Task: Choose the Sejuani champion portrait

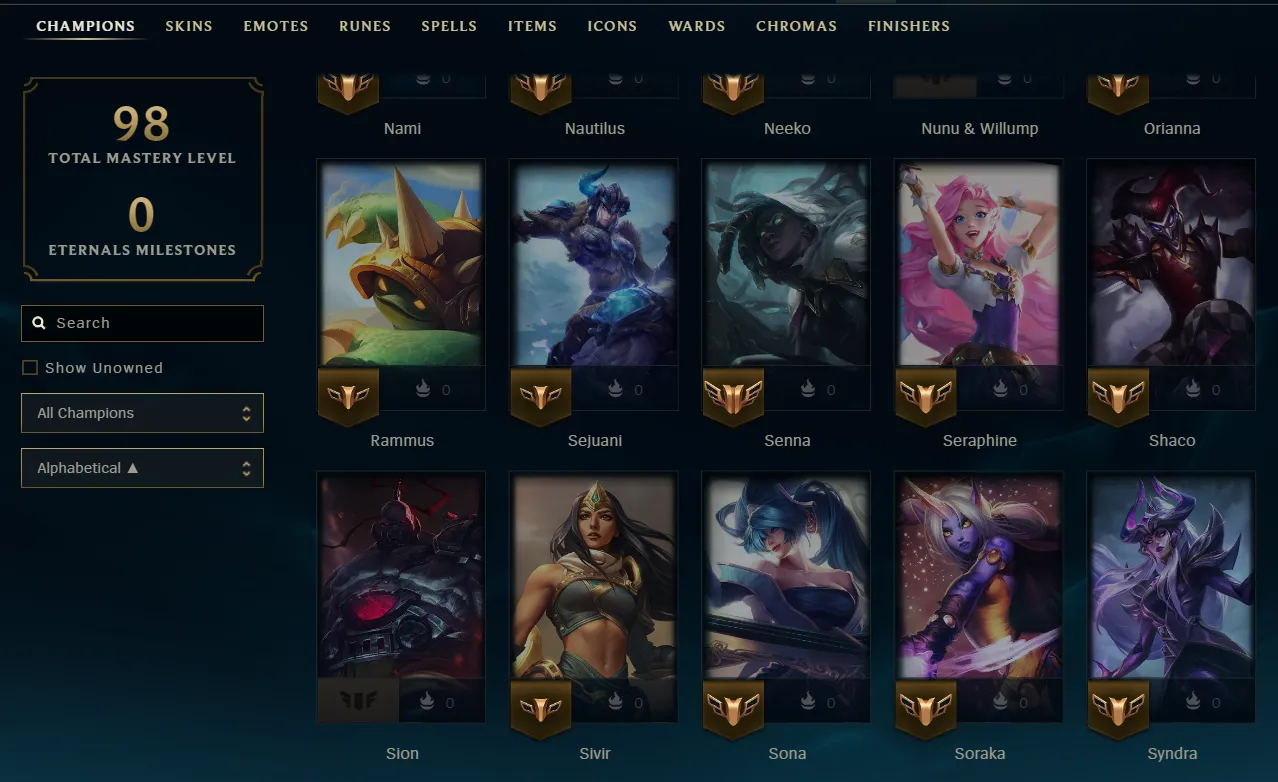Action: [x=594, y=265]
